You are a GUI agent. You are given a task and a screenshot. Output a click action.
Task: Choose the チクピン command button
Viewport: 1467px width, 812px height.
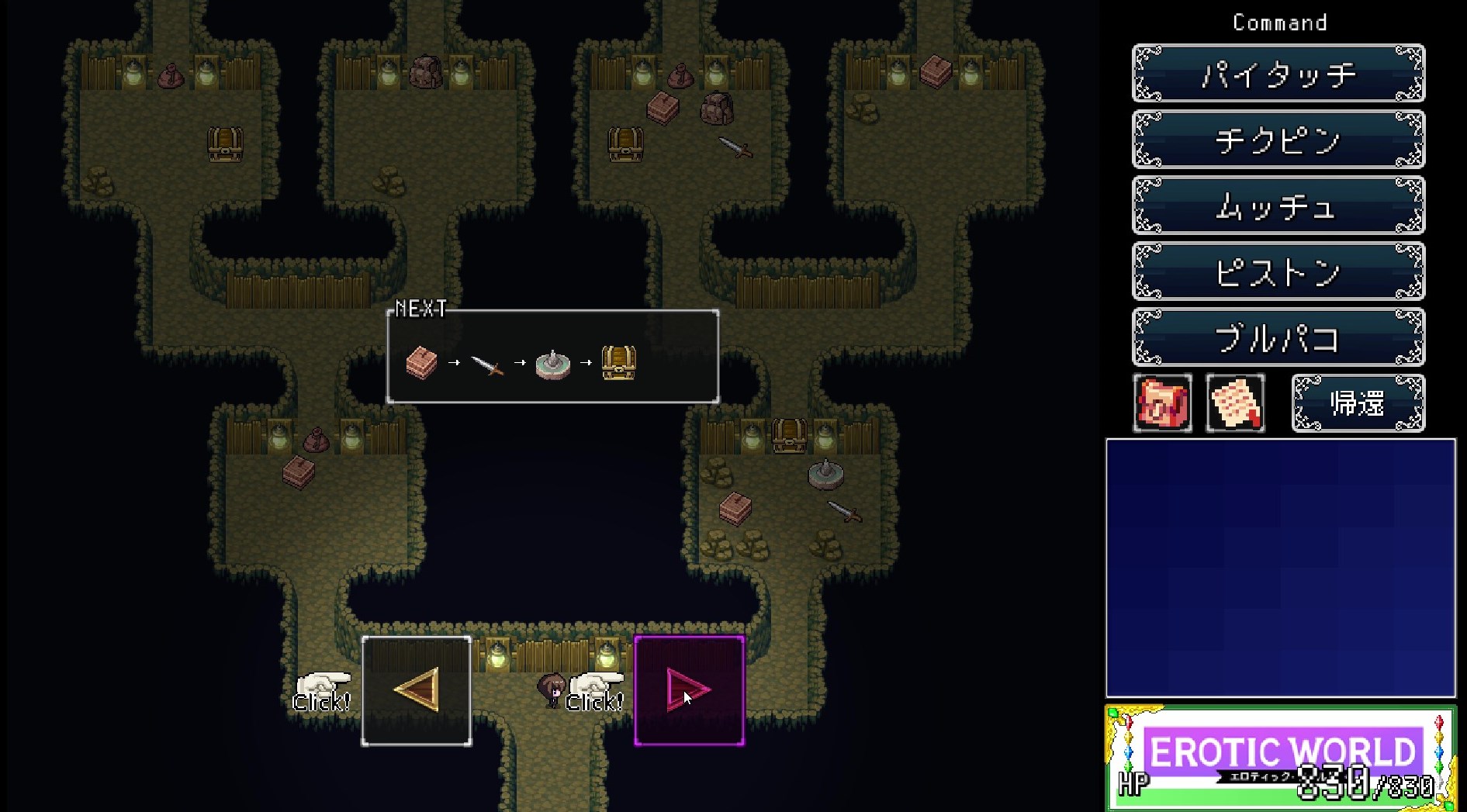1278,140
